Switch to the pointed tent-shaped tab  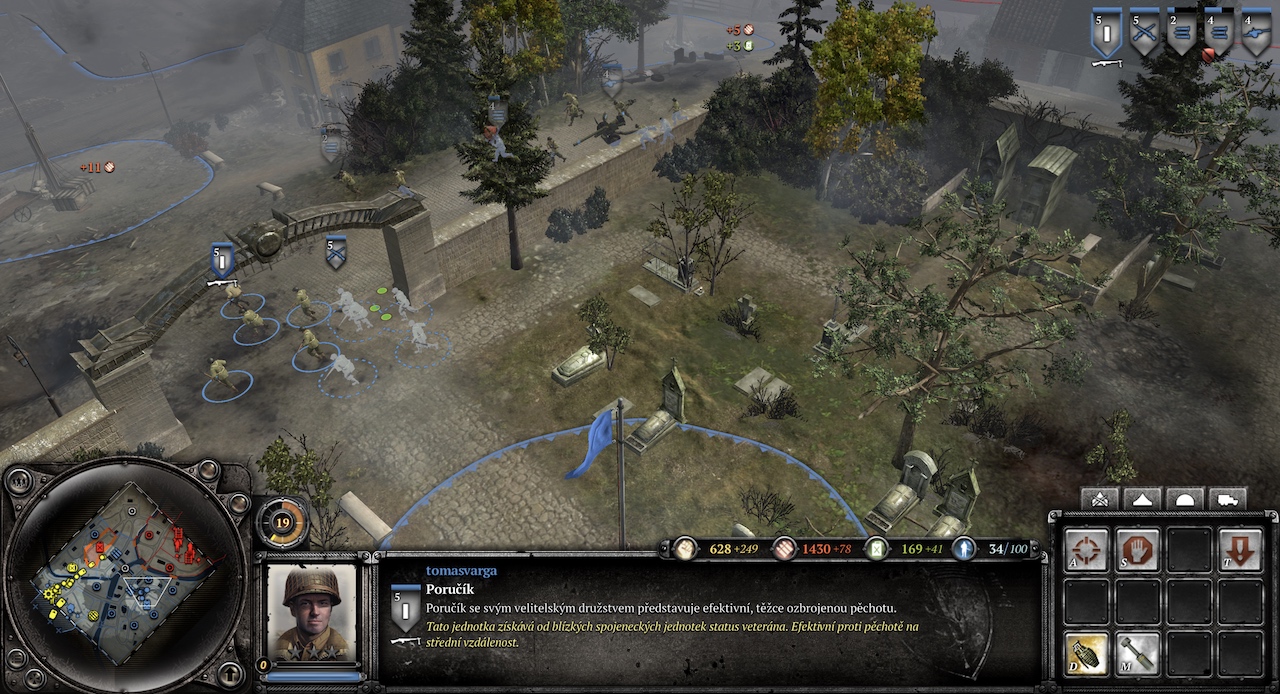tap(1143, 499)
